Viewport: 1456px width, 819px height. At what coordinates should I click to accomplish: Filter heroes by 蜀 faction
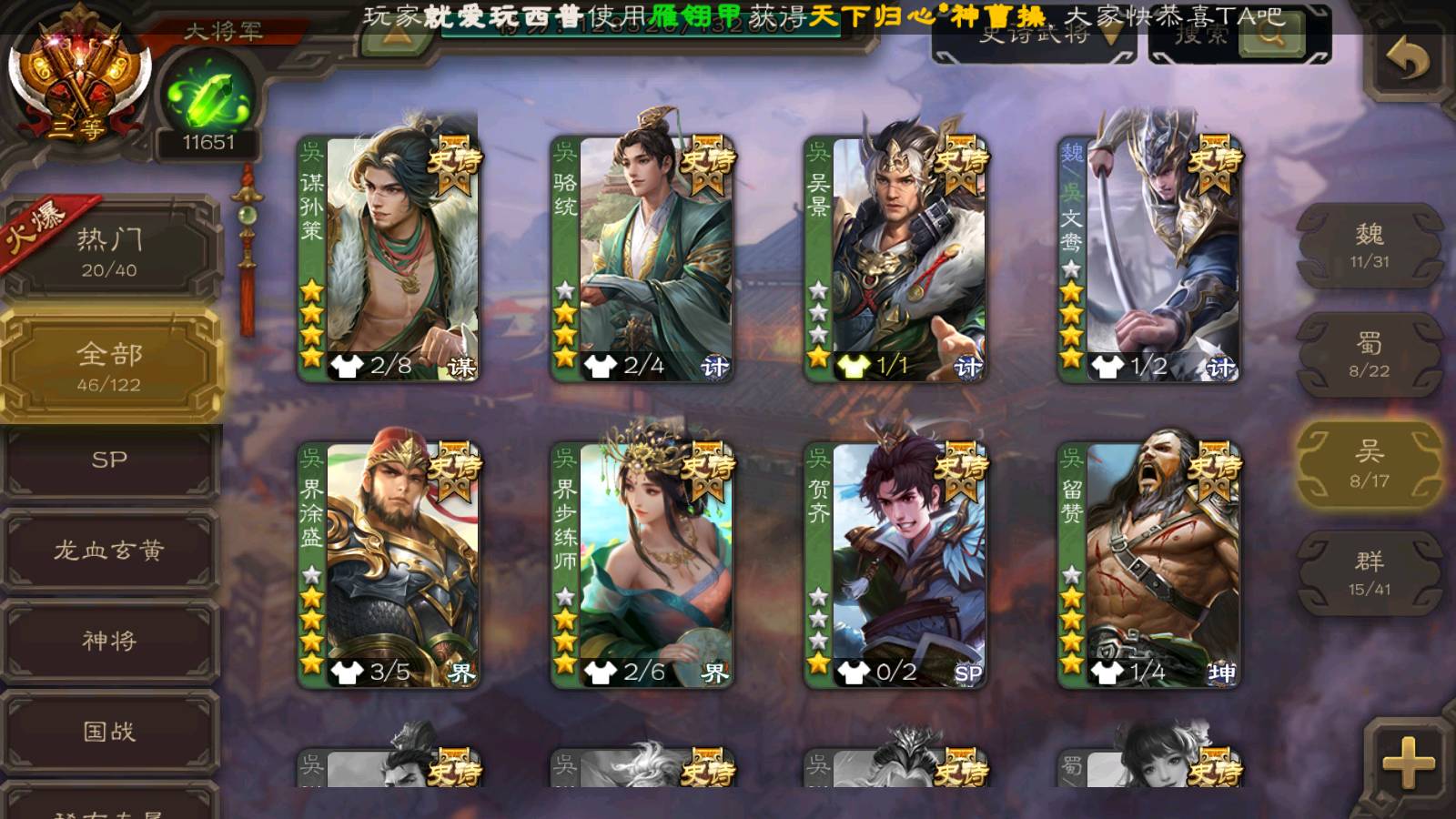coord(1369,355)
